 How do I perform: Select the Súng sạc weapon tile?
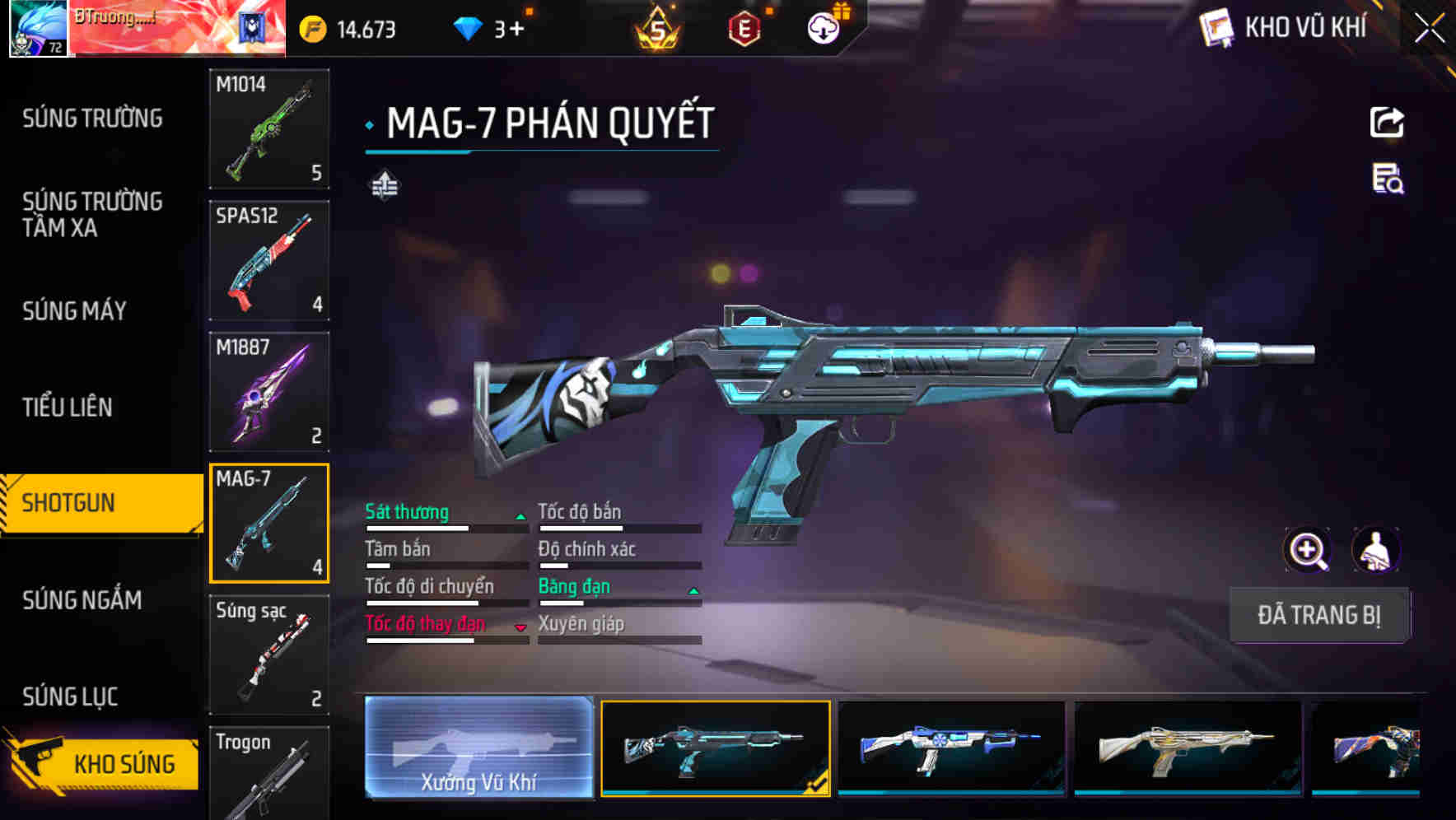pyautogui.click(x=269, y=655)
